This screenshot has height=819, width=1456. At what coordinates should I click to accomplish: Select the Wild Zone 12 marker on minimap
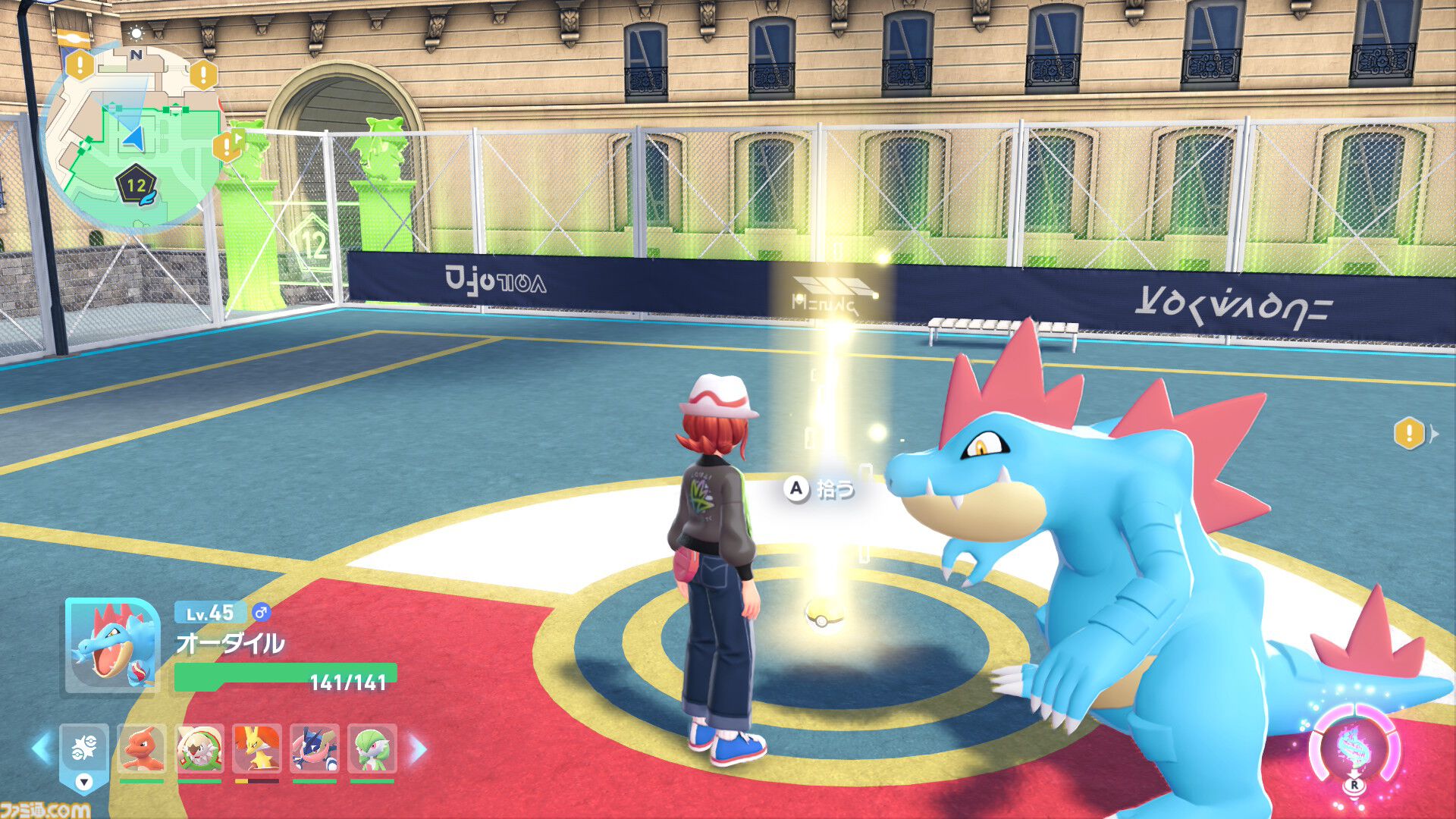tap(136, 185)
